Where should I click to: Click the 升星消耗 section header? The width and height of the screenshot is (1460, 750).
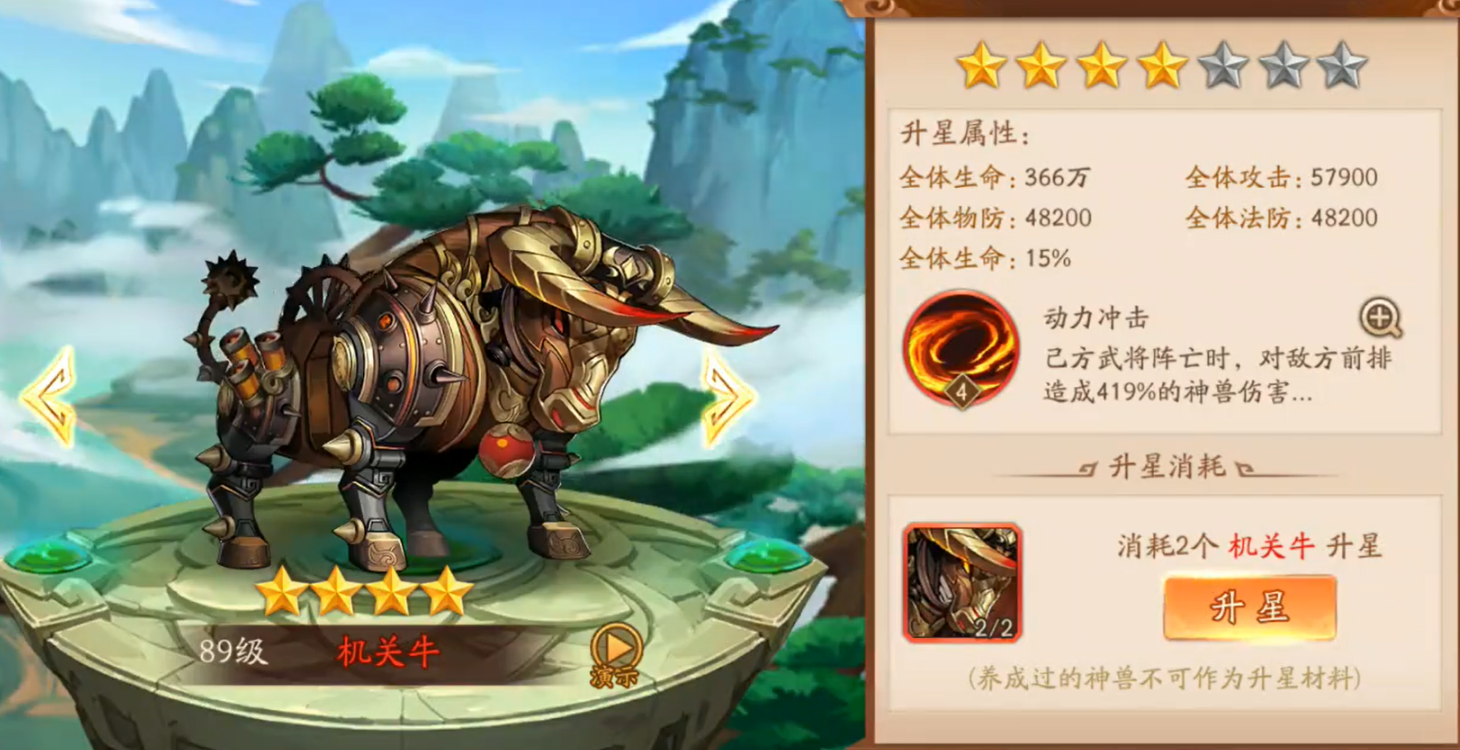[1168, 465]
